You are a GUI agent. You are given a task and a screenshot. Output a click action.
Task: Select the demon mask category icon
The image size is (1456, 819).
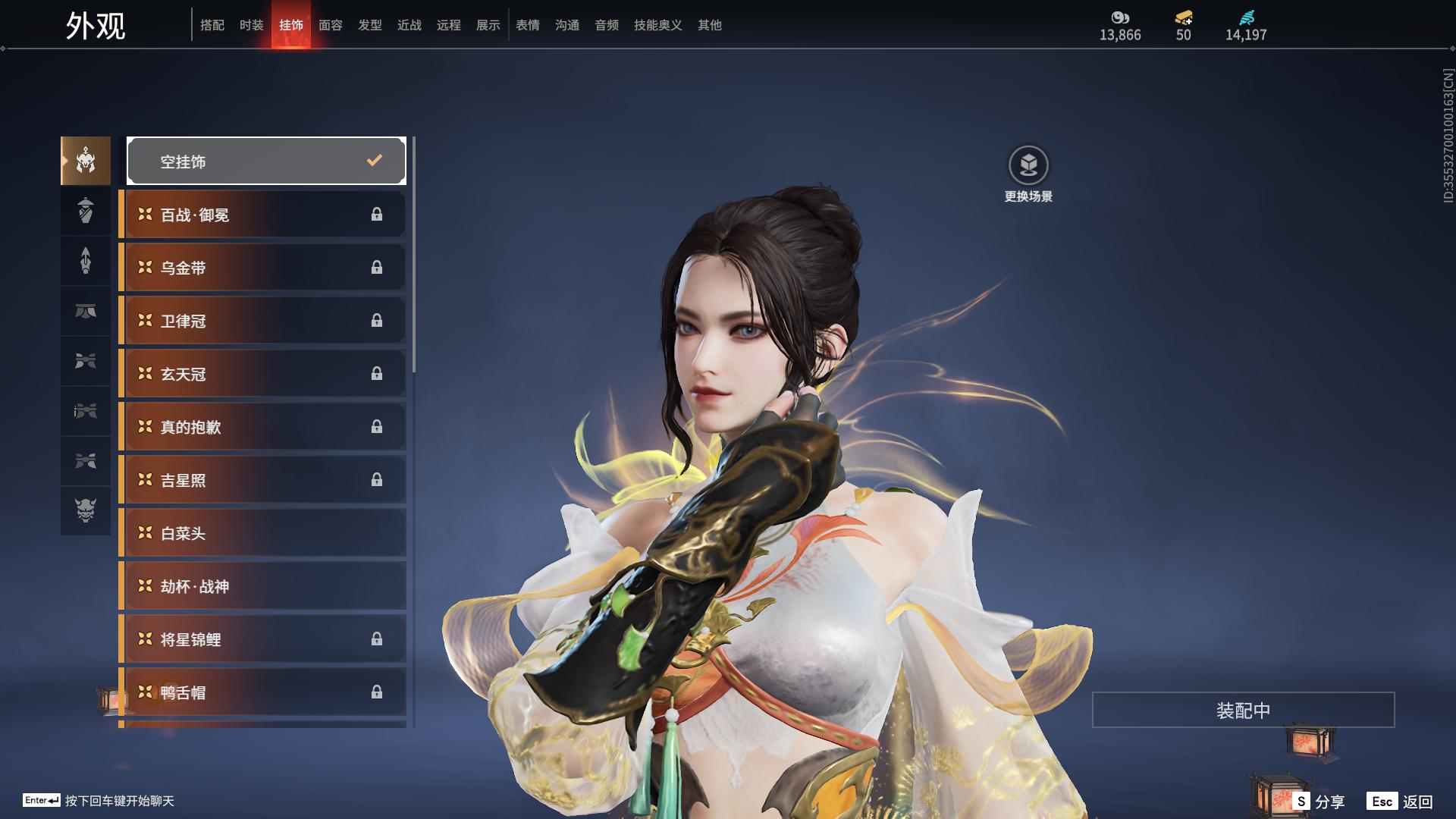tap(86, 510)
